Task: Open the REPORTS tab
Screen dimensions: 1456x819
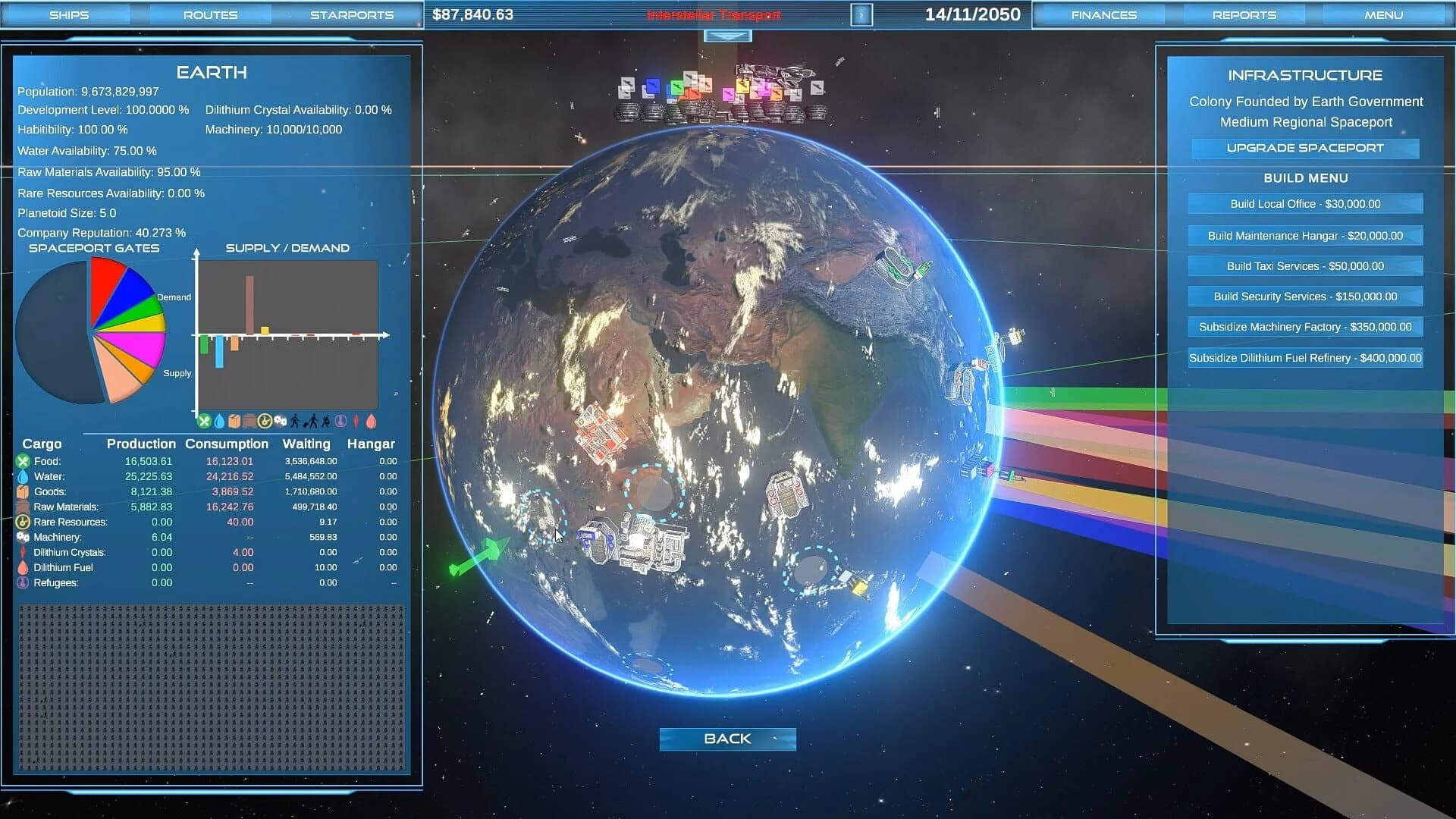Action: tap(1244, 14)
